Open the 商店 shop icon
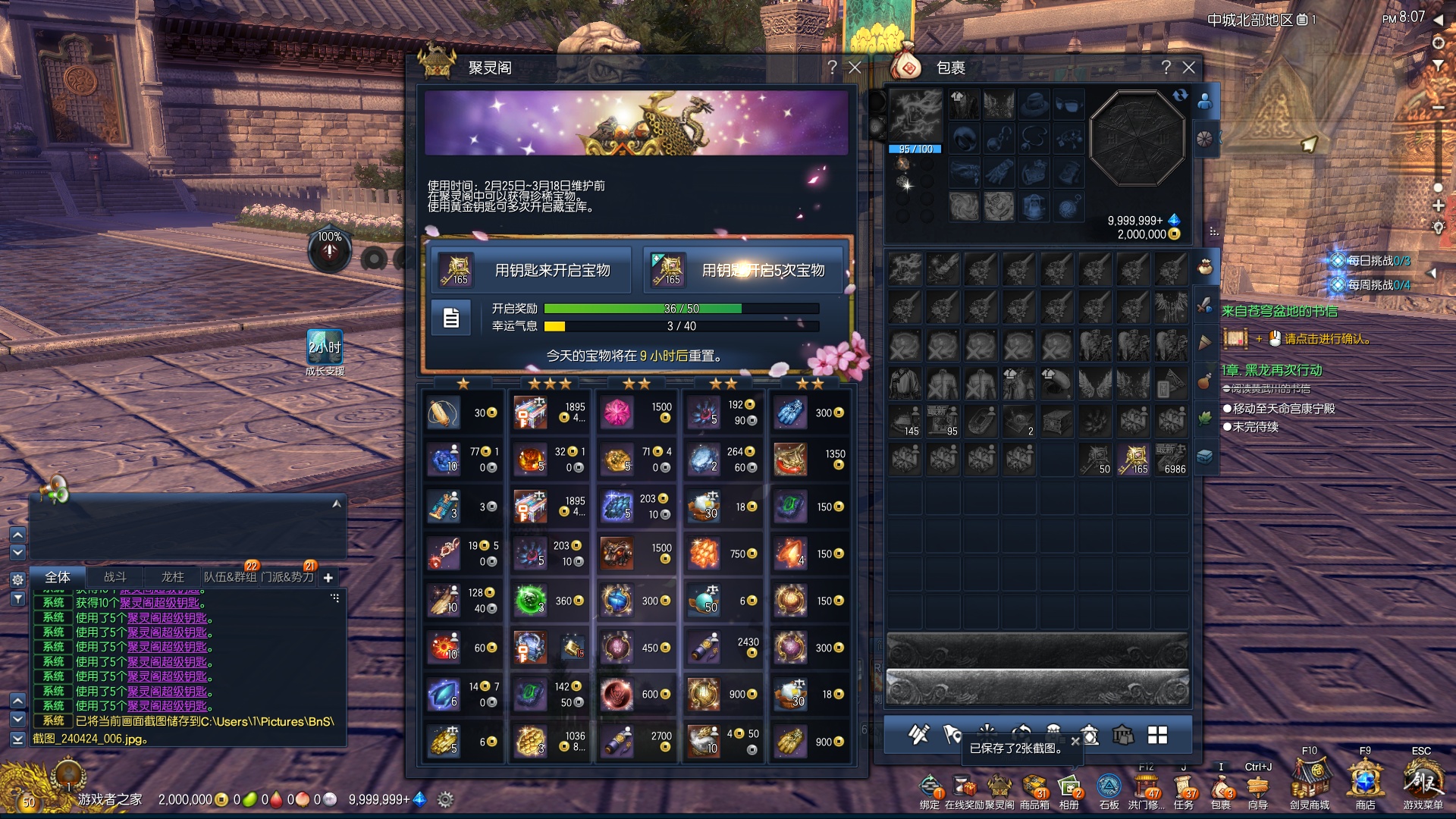Image resolution: width=1456 pixels, height=819 pixels. 1365,783
